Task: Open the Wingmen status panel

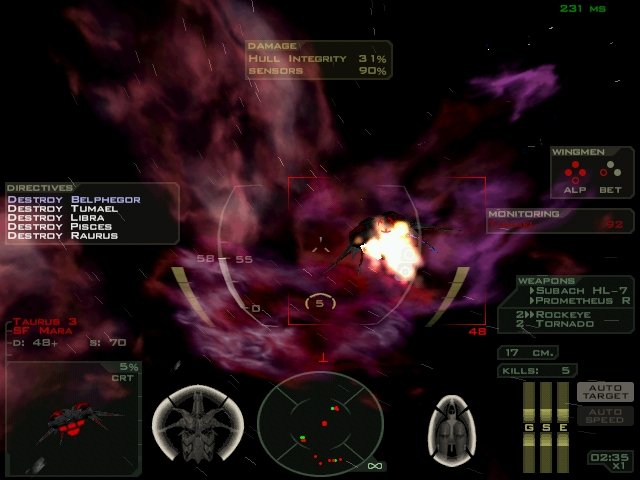Action: point(592,172)
